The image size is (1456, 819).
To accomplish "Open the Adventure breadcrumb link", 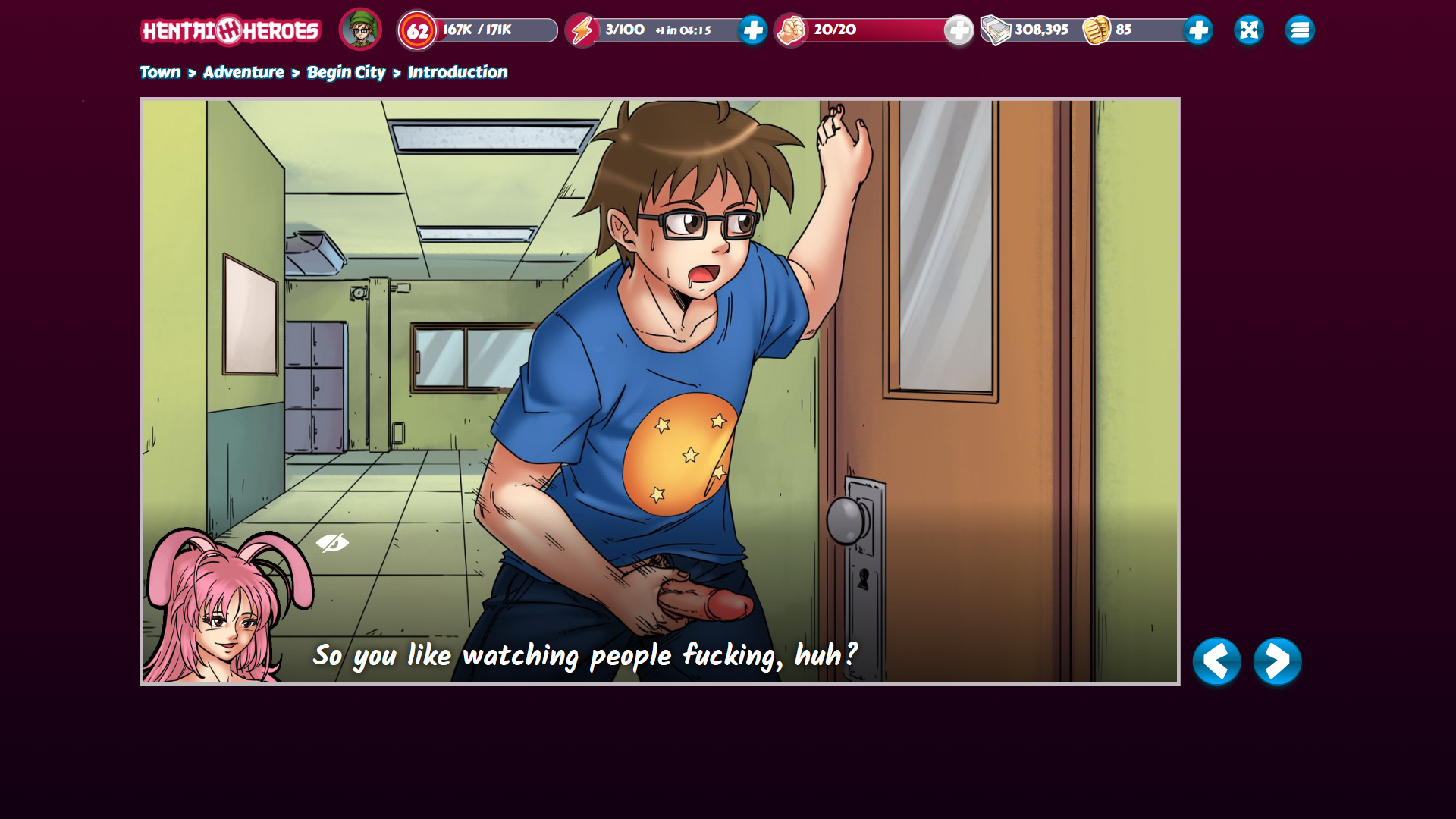I will tap(243, 72).
